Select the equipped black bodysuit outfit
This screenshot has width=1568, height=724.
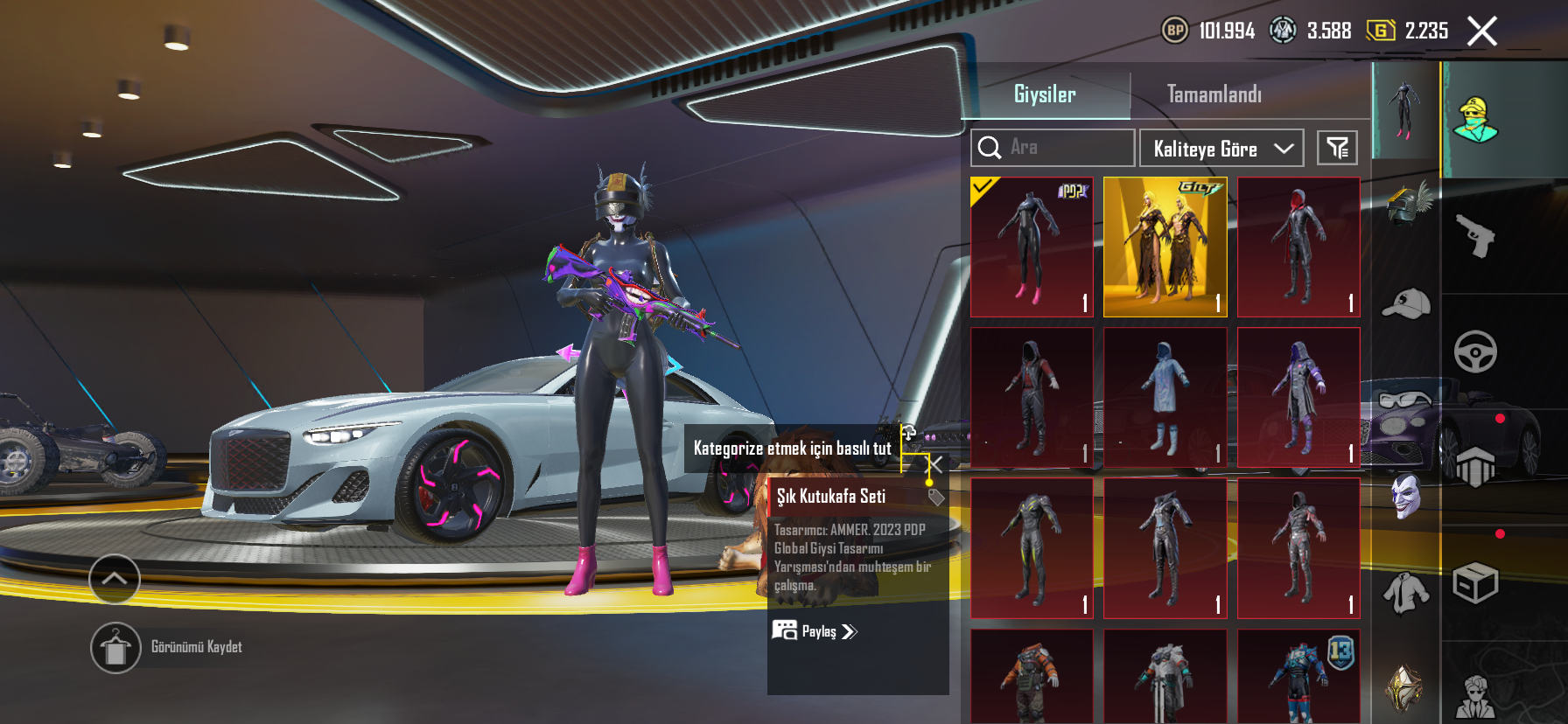click(x=1032, y=247)
